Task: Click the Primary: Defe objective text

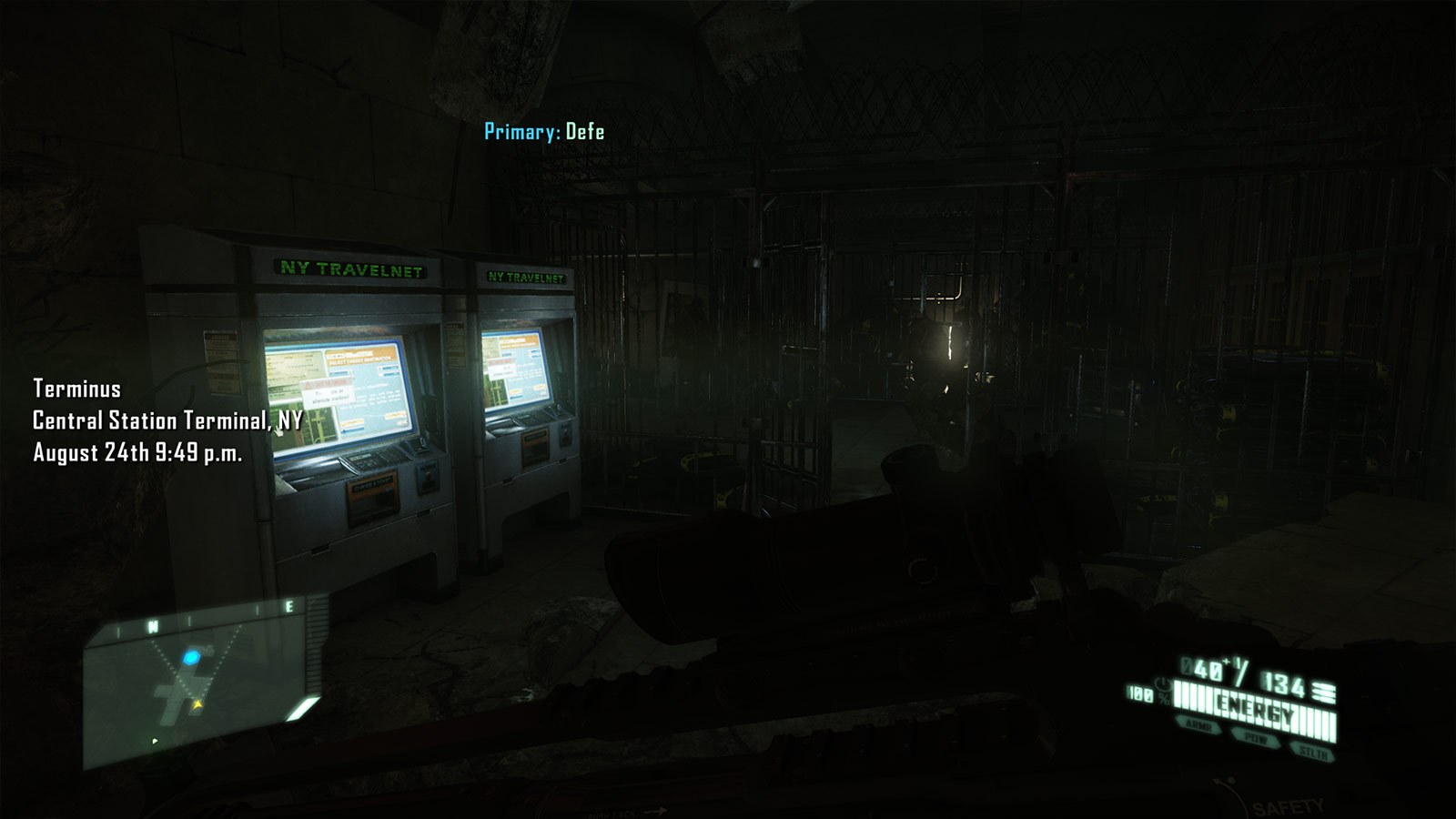Action: point(543,131)
